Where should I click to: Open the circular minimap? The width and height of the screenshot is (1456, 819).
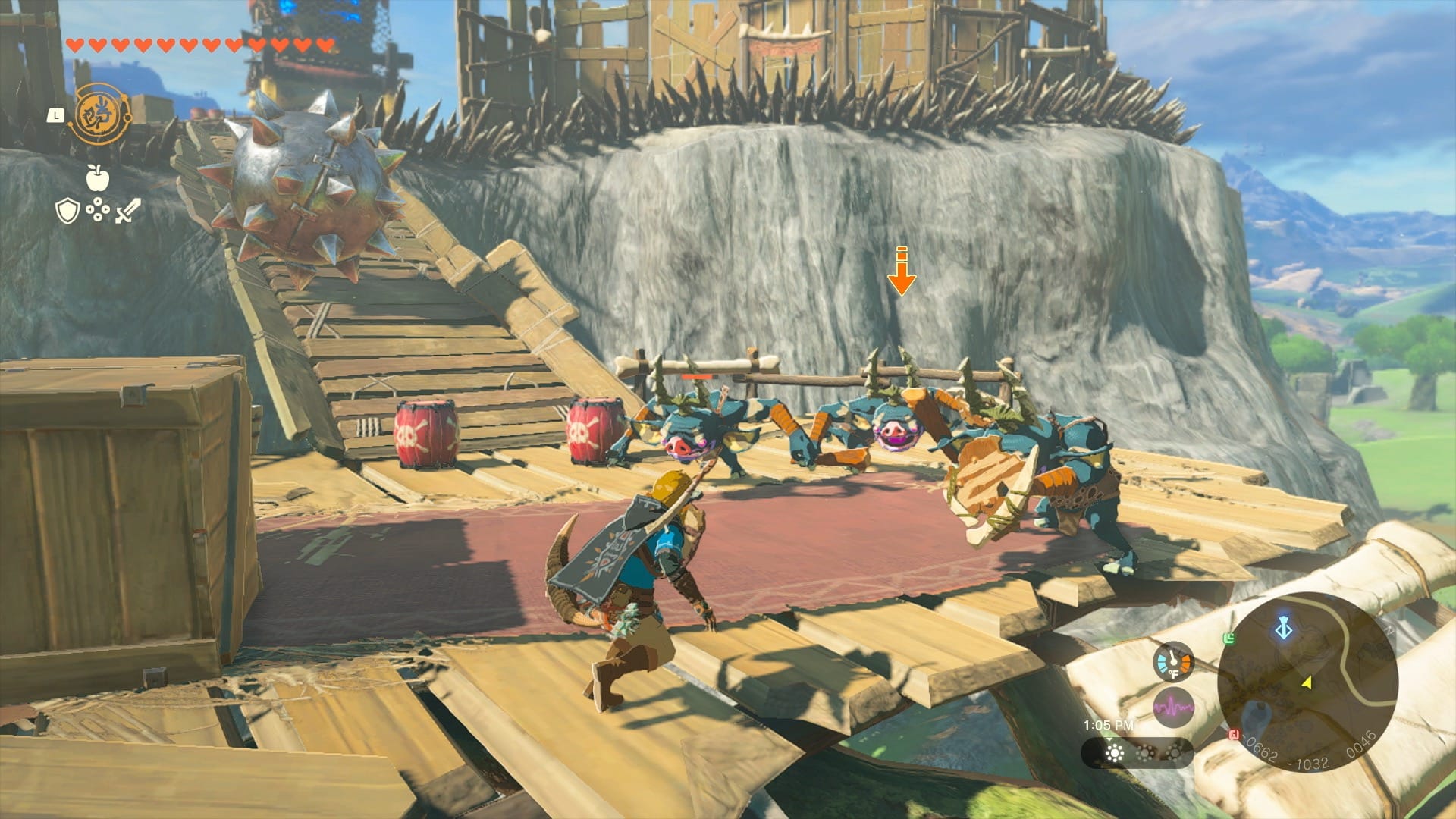1307,682
